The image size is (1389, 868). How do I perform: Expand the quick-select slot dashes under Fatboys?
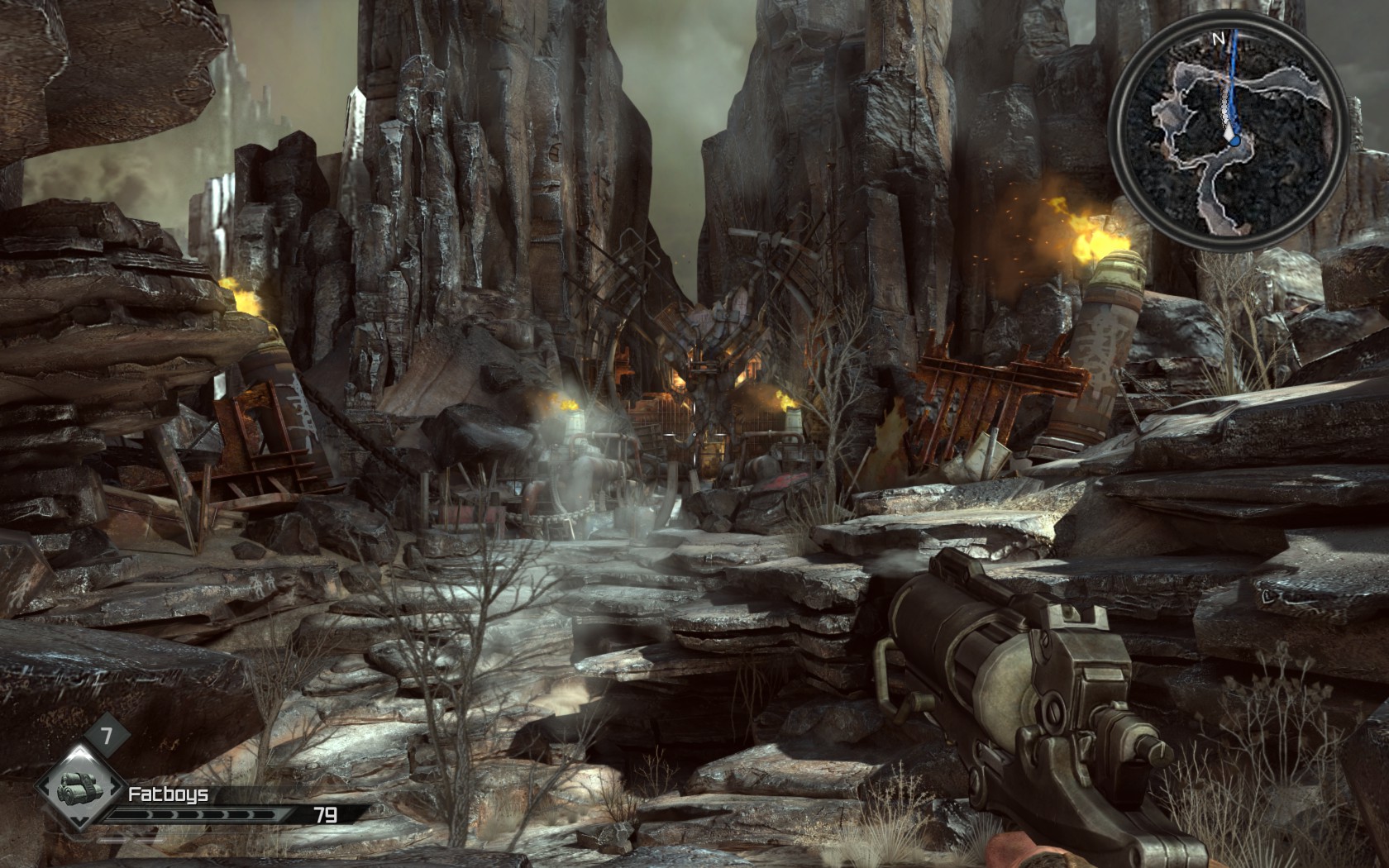point(130,840)
